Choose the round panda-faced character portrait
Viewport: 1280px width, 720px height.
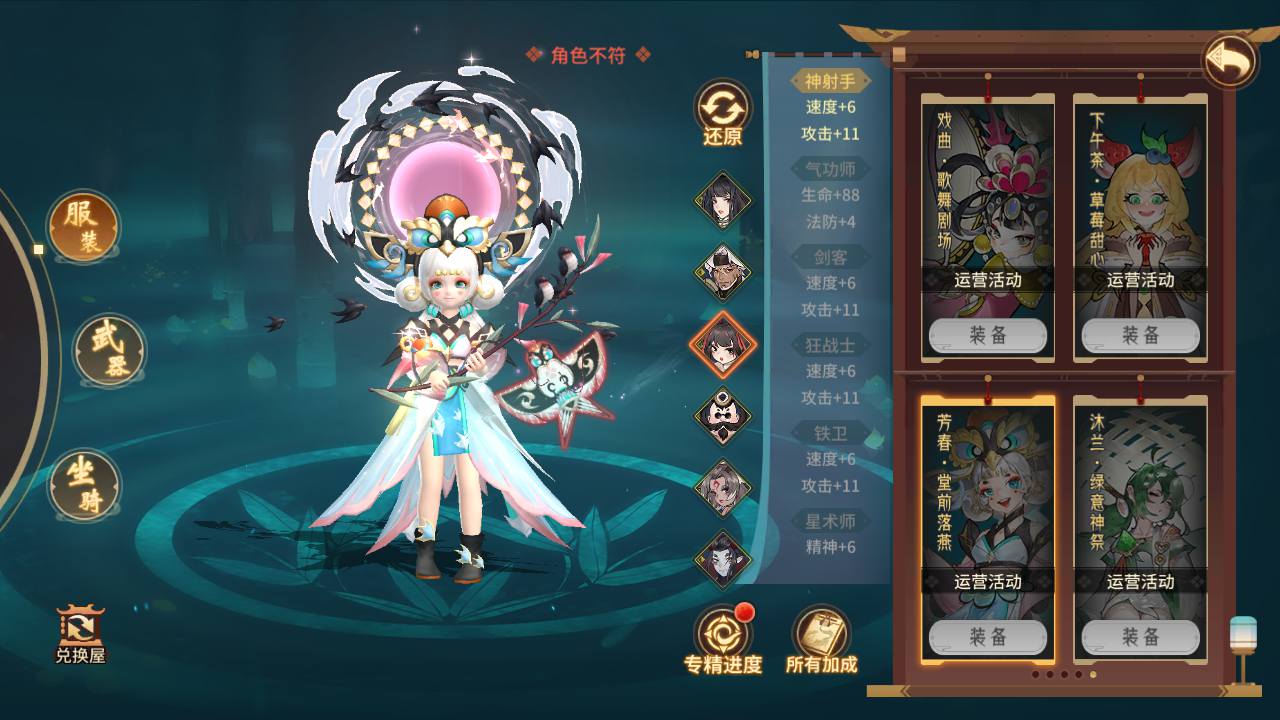coord(722,416)
